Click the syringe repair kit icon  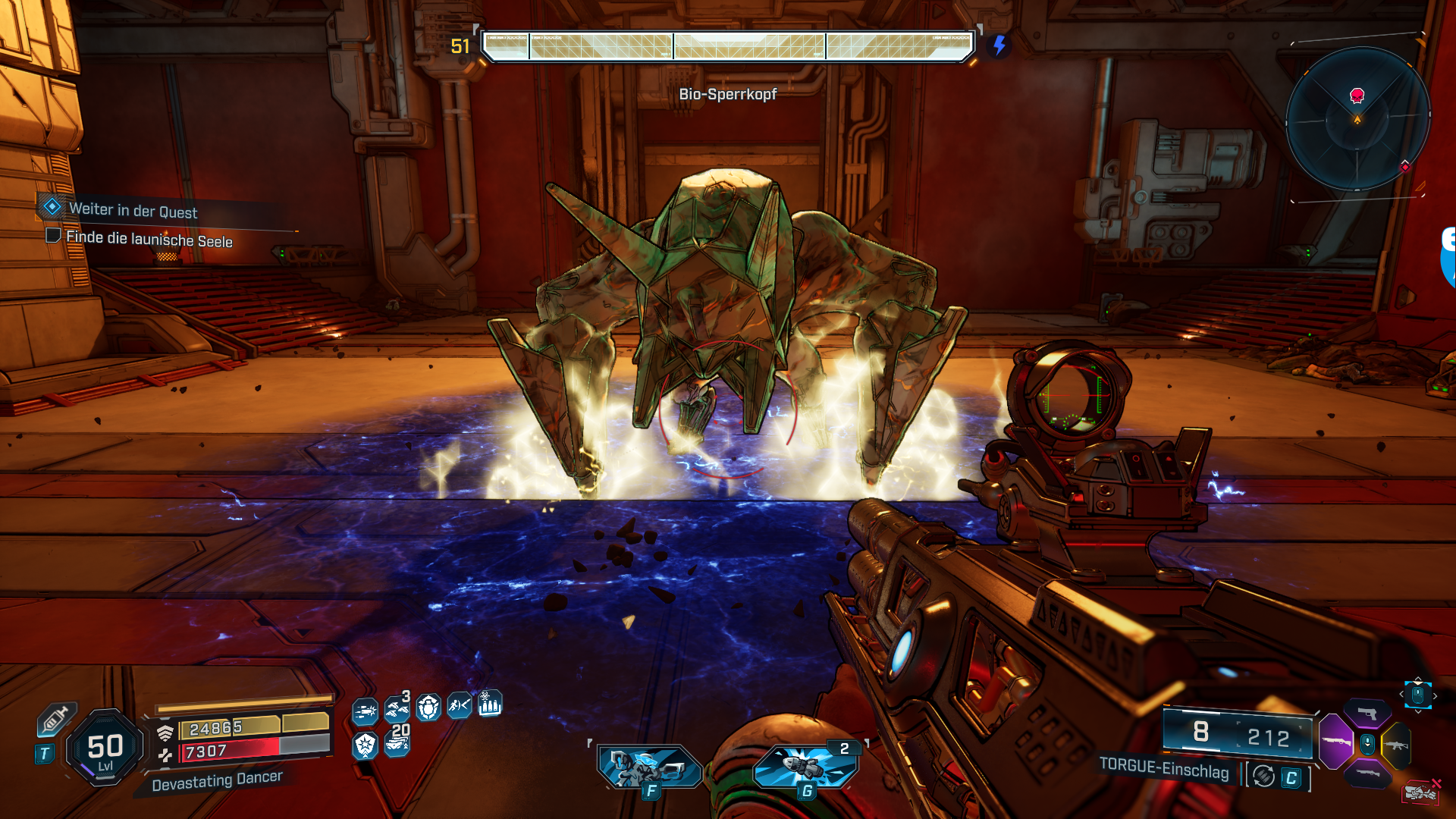[x=55, y=718]
